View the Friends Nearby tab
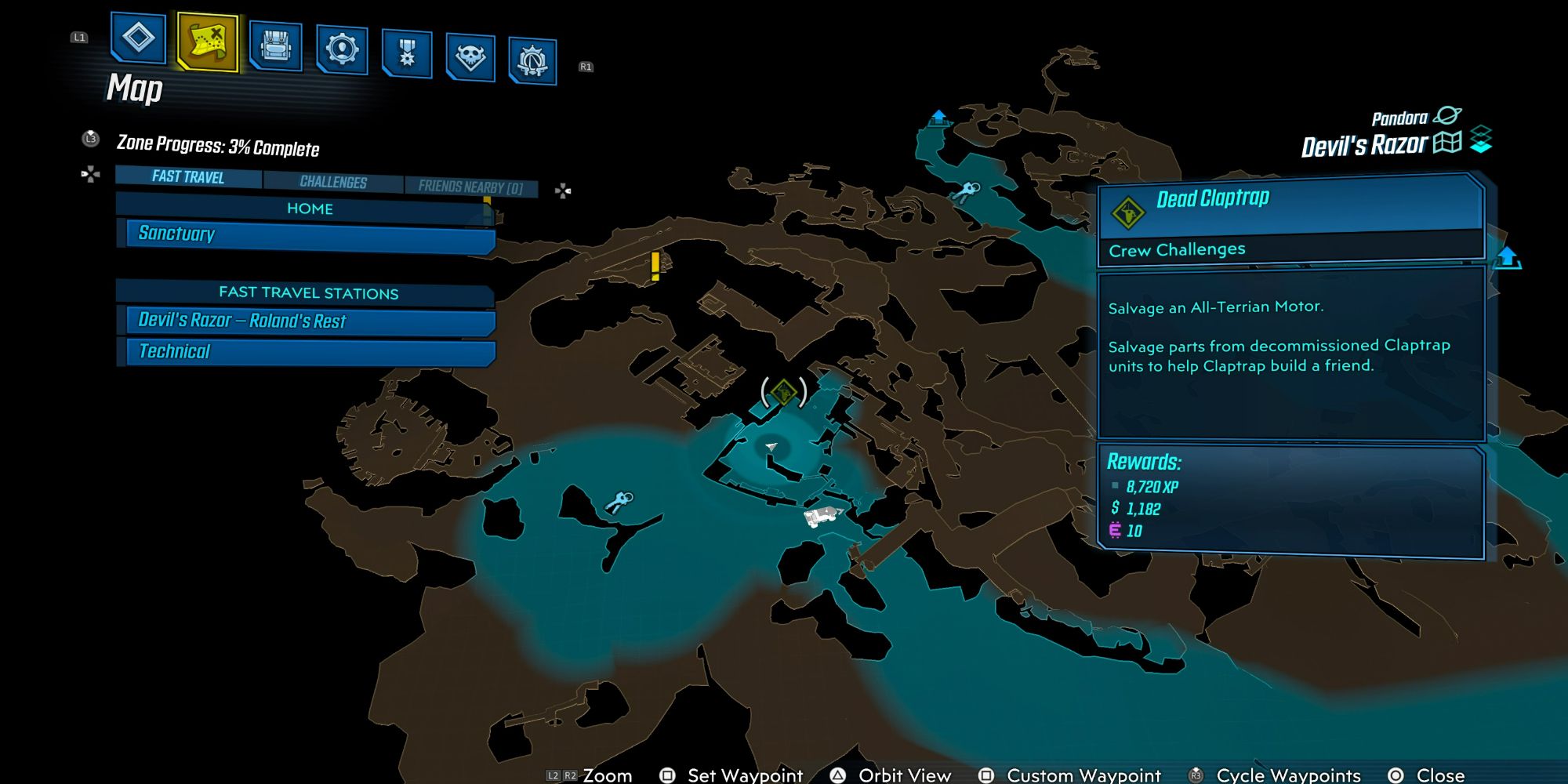 (470, 187)
